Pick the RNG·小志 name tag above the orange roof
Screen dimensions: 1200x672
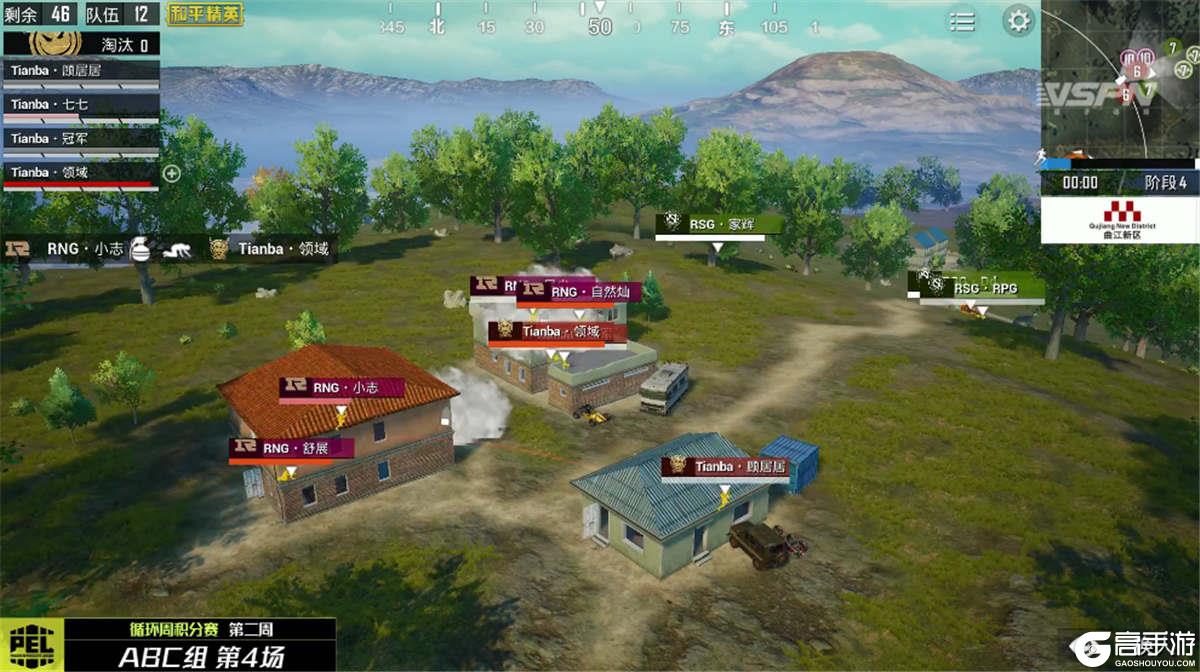pyautogui.click(x=342, y=387)
